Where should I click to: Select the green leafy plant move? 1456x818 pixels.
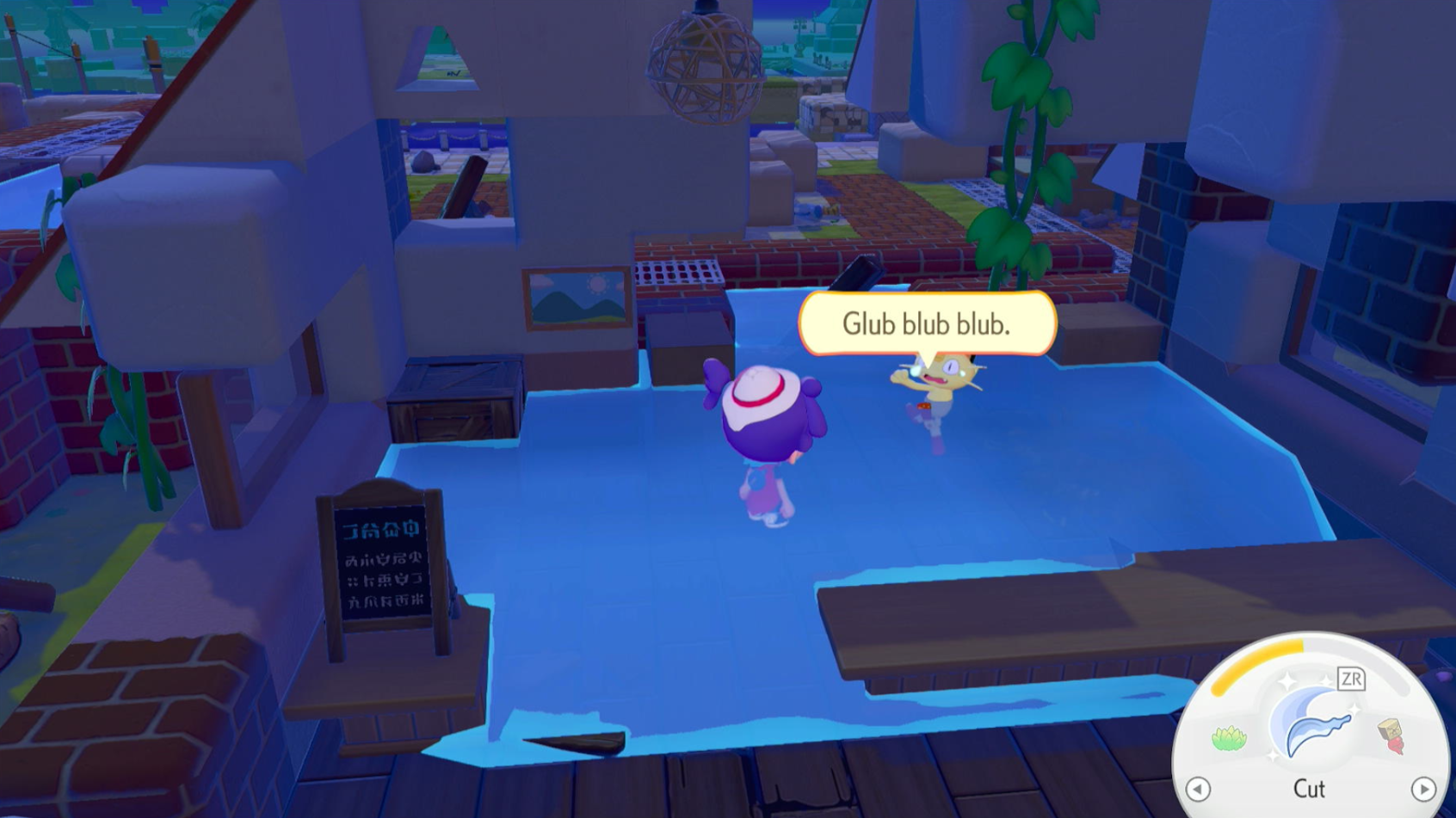pos(1229,738)
